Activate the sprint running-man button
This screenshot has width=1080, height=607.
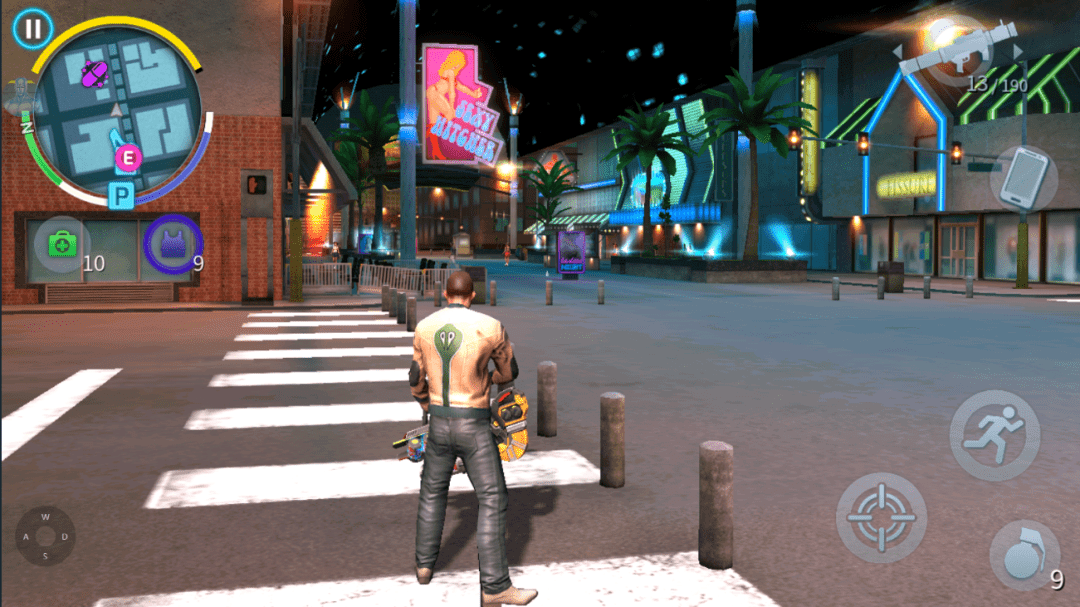coord(994,435)
